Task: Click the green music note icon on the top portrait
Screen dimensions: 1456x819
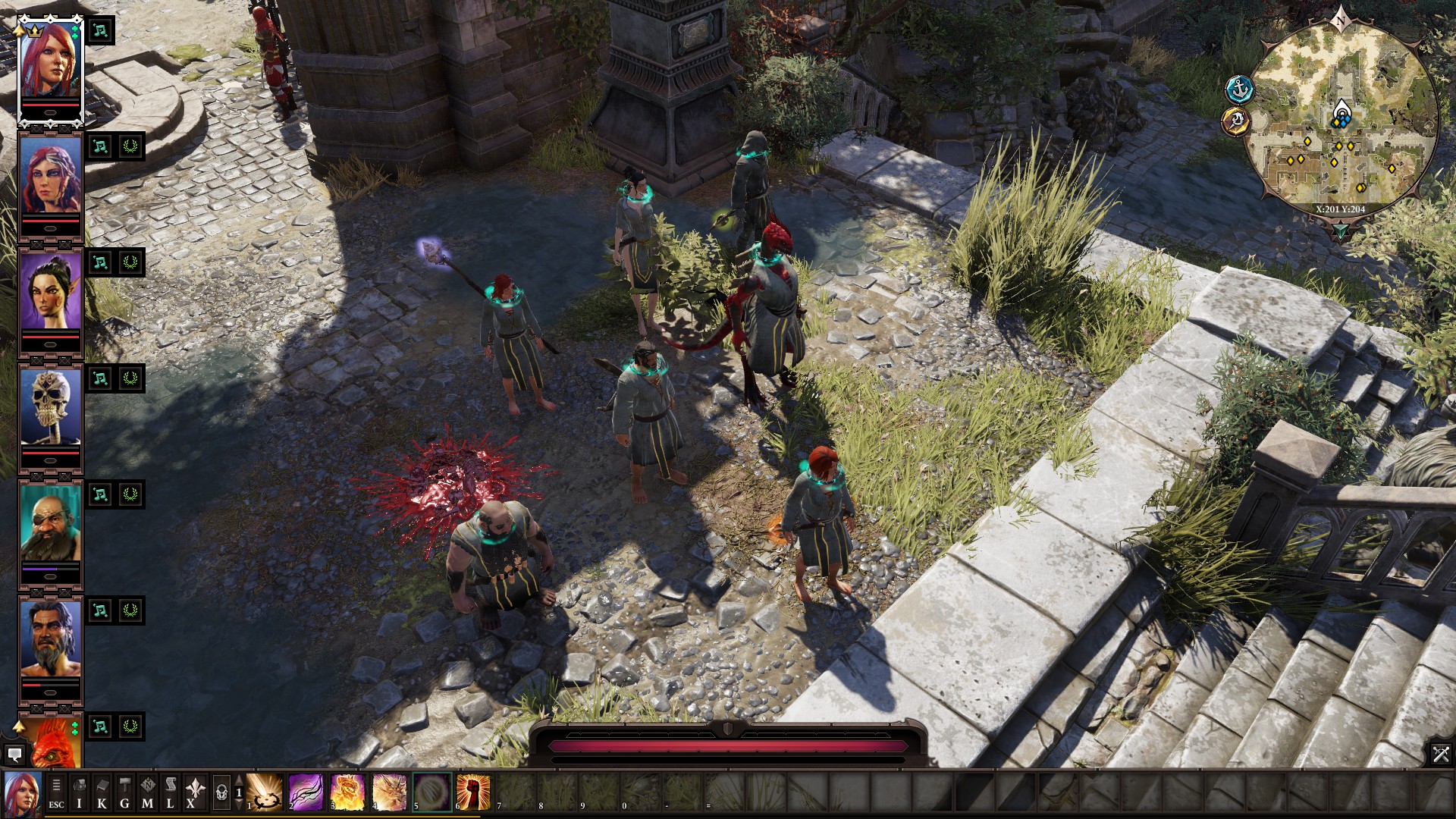Action: pyautogui.click(x=99, y=33)
